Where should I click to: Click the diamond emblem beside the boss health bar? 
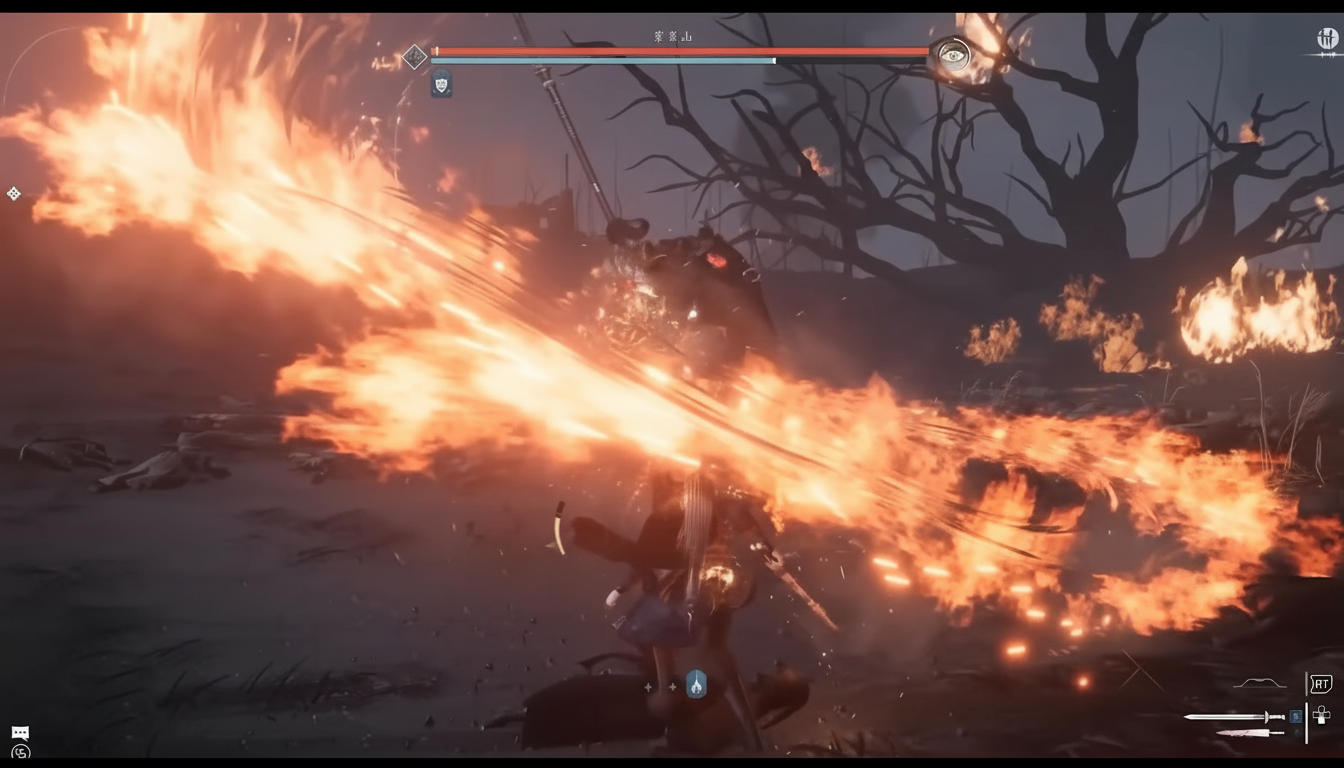pos(414,56)
